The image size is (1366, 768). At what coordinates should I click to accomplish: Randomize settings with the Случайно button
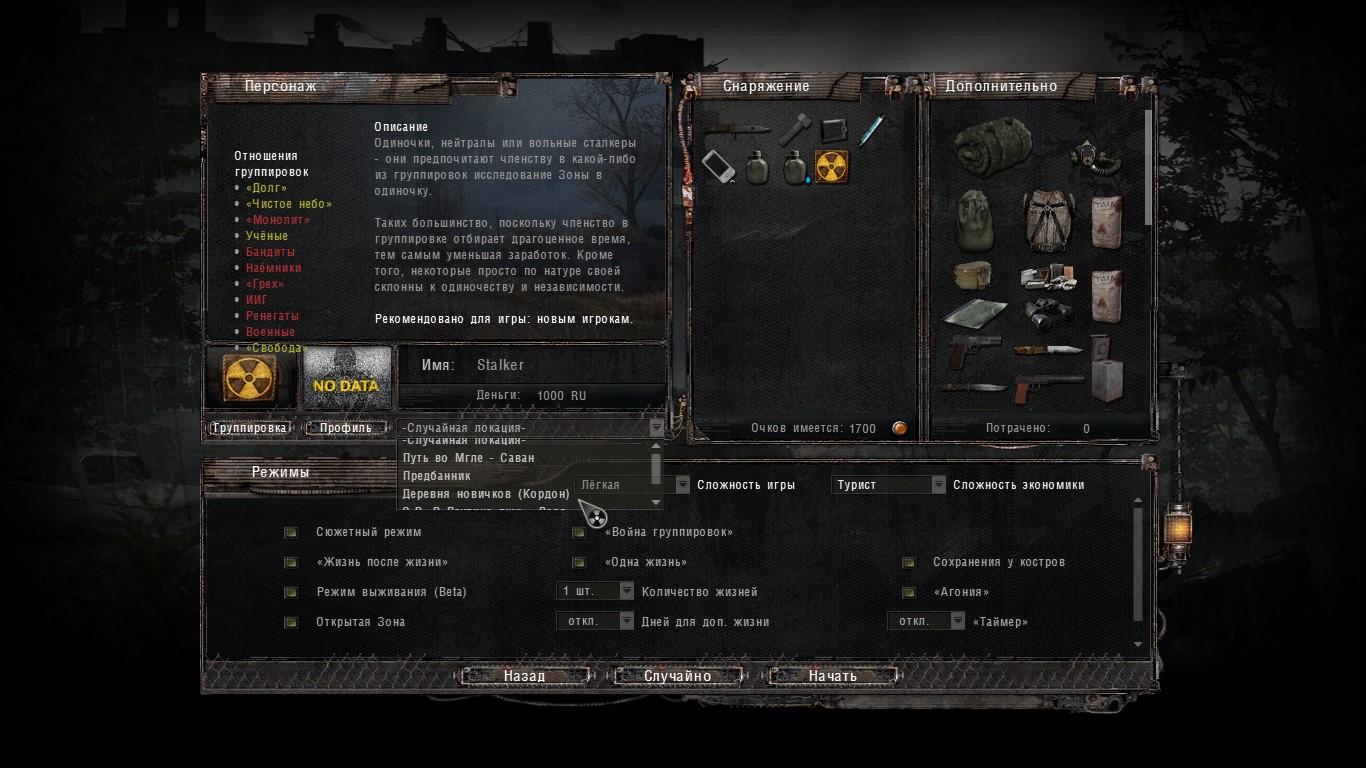click(x=678, y=676)
